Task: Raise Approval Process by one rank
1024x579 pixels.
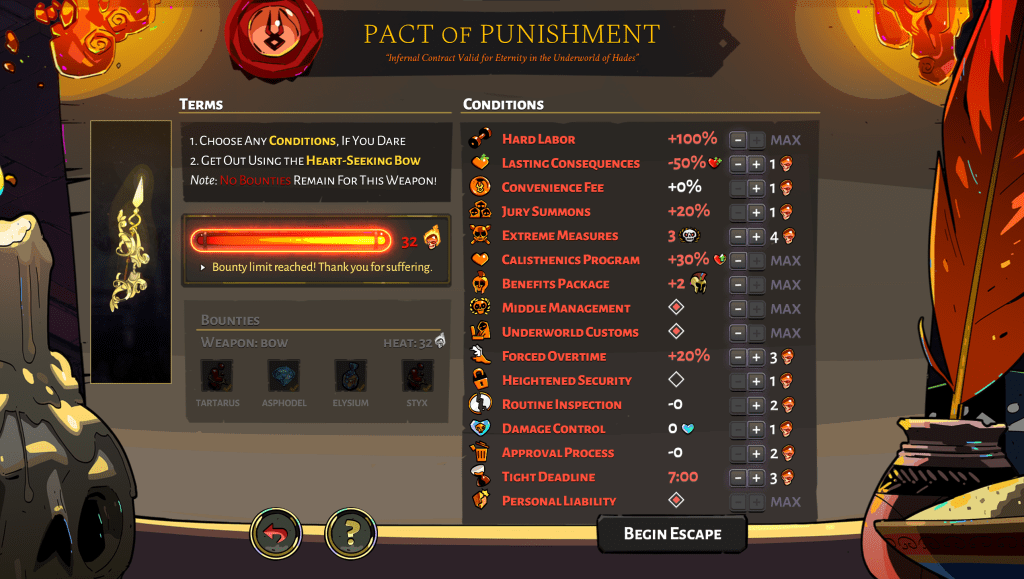Action: tap(757, 453)
